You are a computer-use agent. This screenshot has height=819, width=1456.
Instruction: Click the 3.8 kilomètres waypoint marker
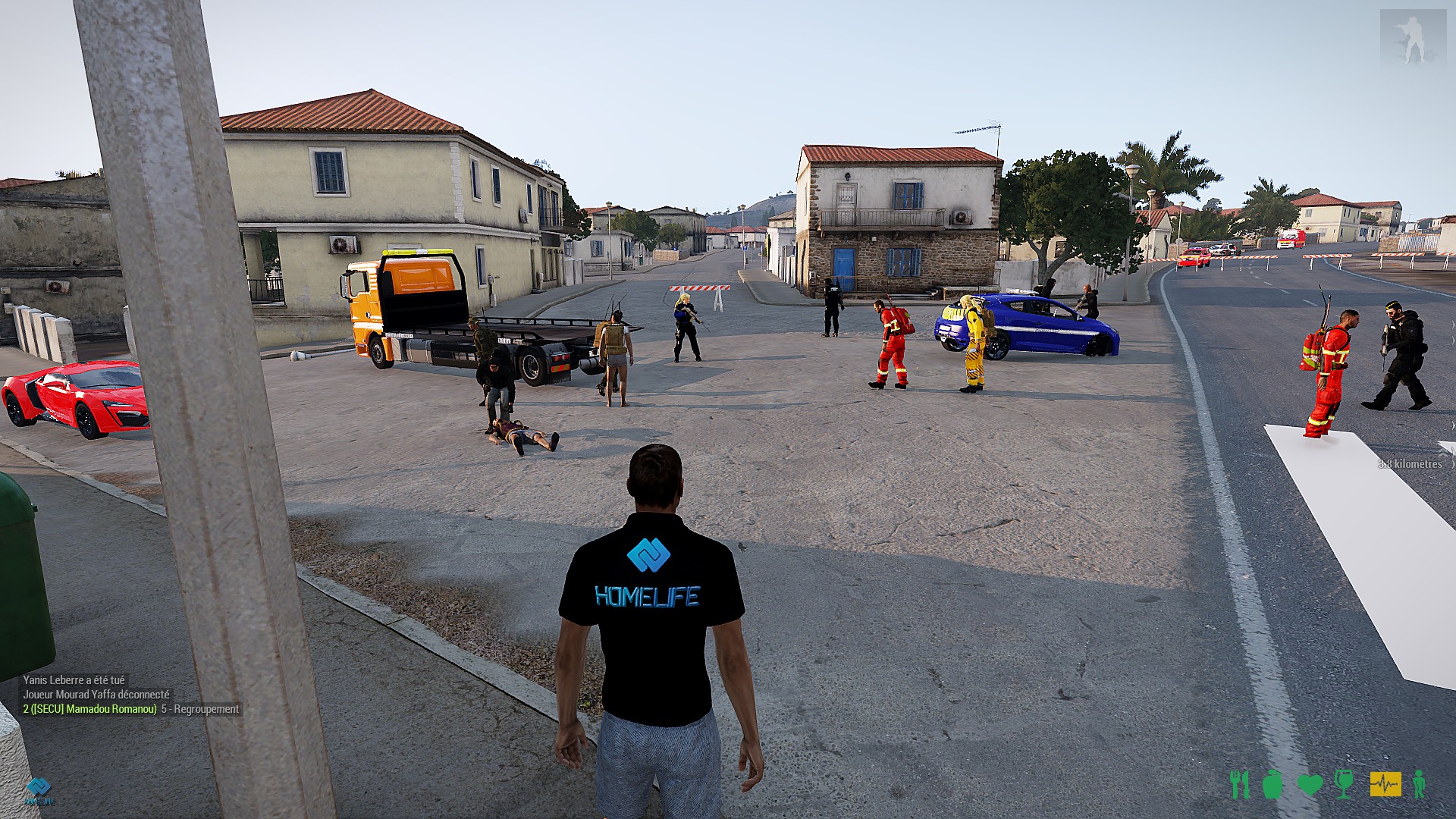[1410, 464]
